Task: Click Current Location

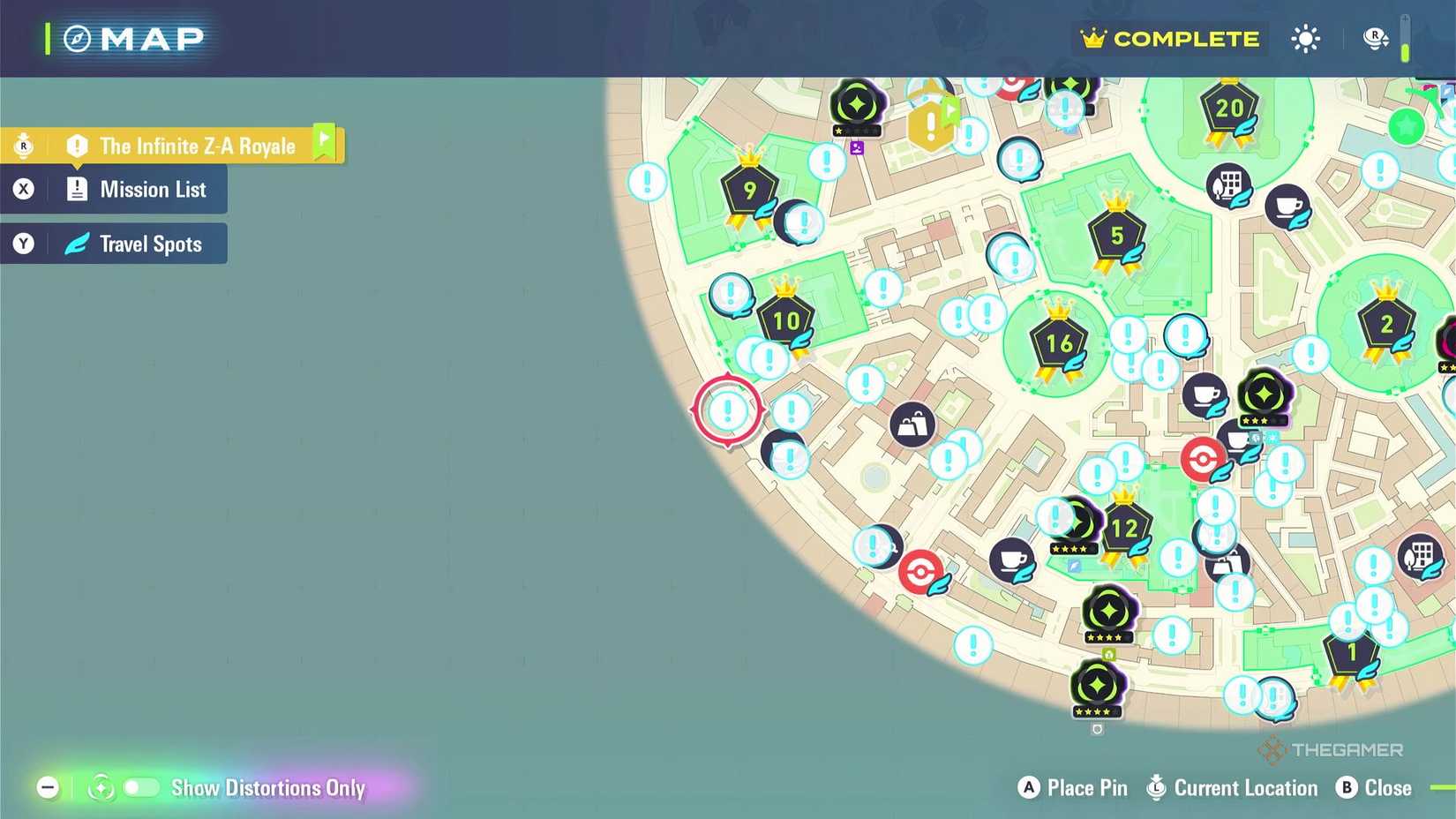Action: click(1232, 787)
